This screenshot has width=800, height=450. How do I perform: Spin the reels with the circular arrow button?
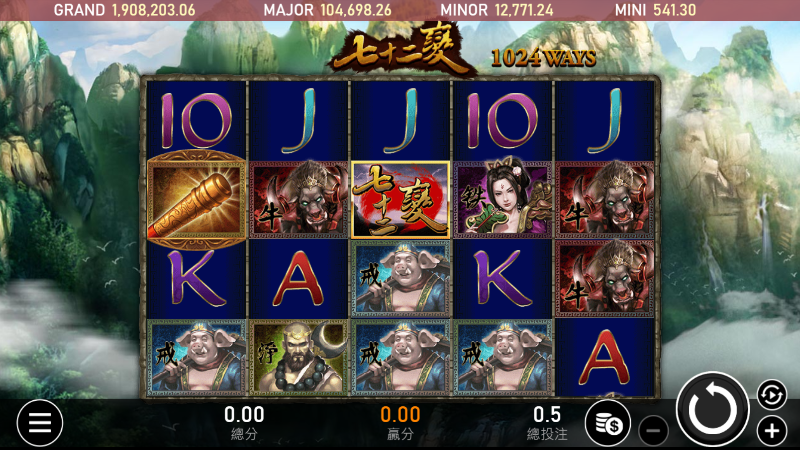pyautogui.click(x=713, y=409)
